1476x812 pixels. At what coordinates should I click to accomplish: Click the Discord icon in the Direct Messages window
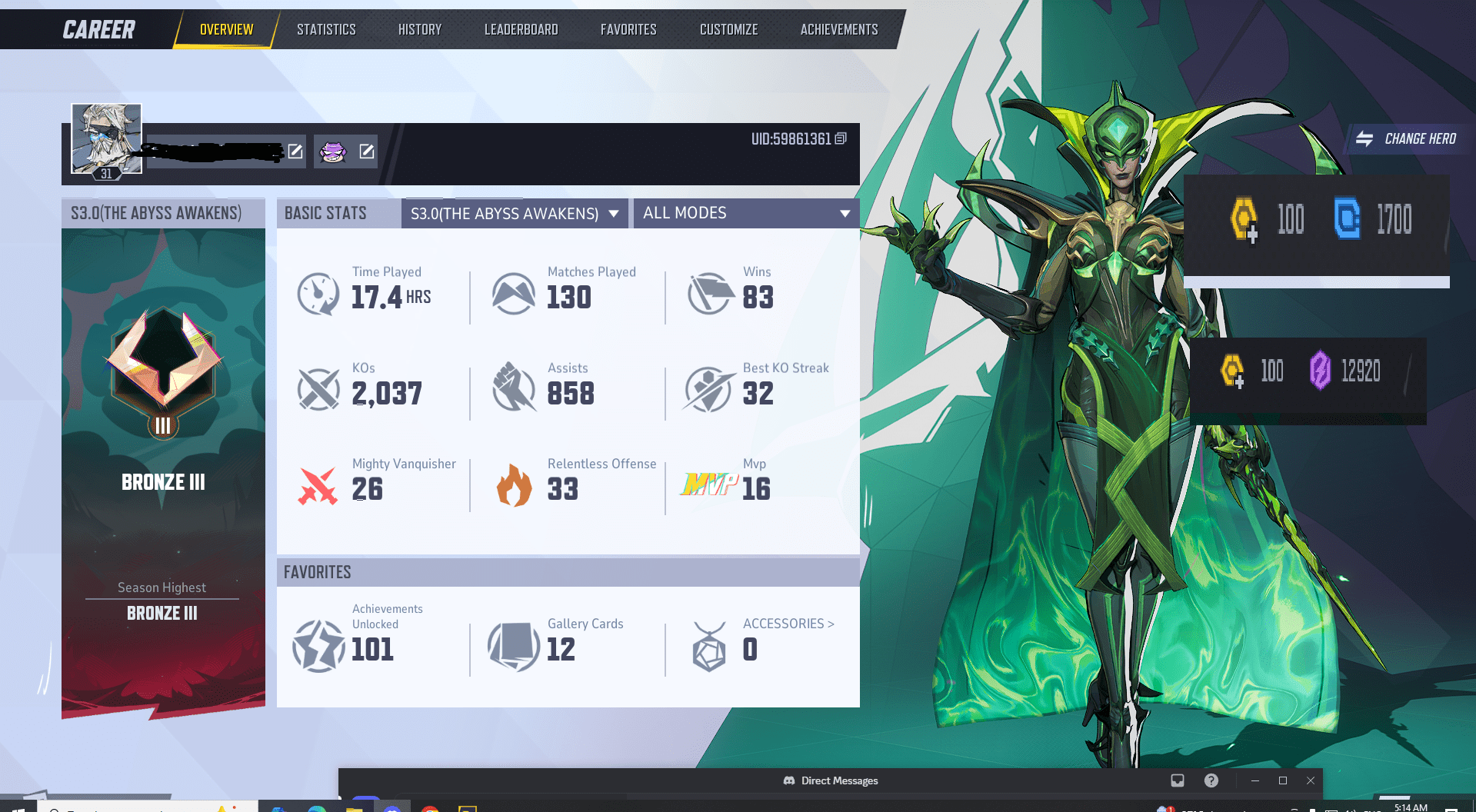click(788, 780)
